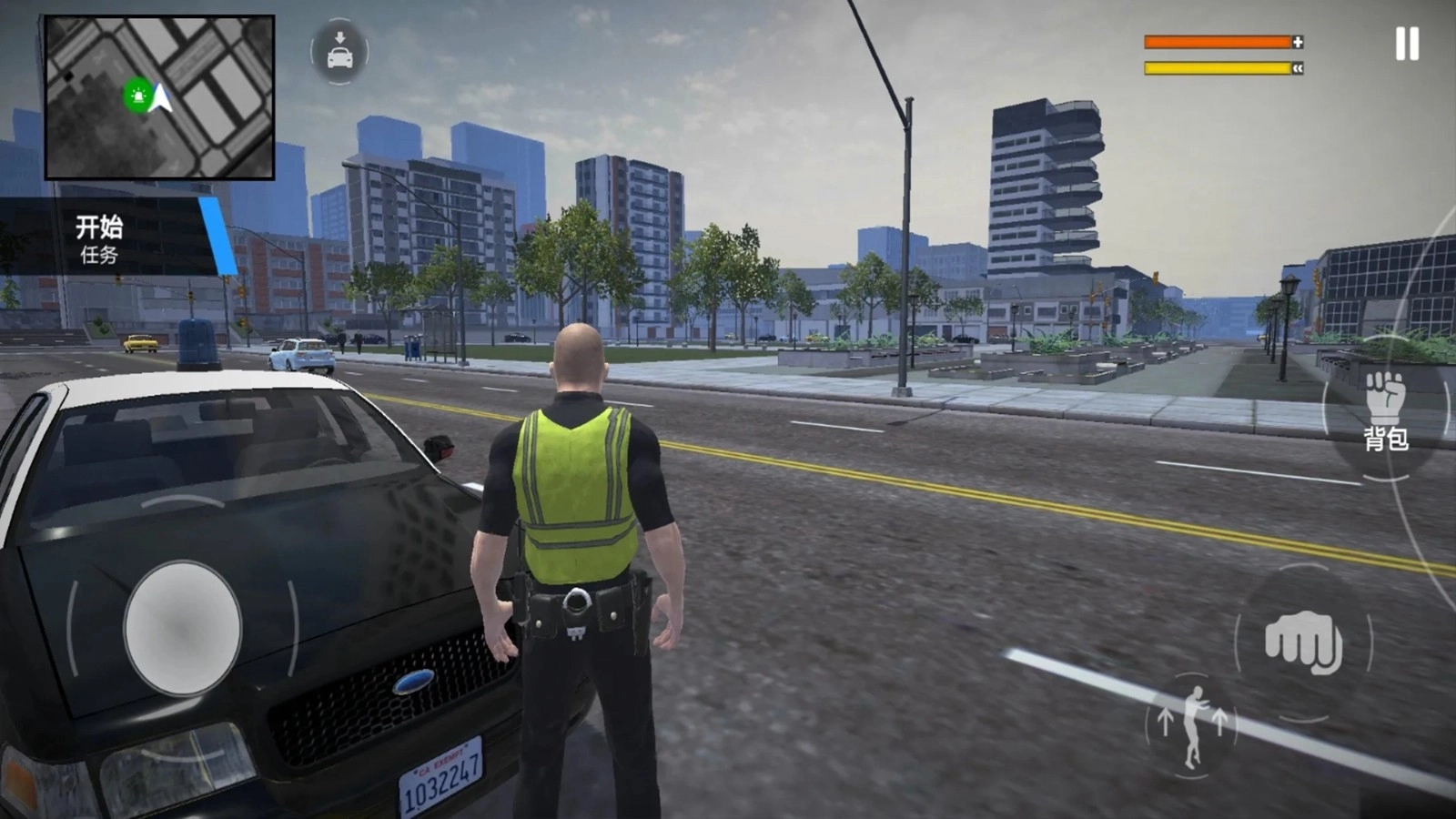Tap the car summon icon
The width and height of the screenshot is (1456, 819).
coord(339,53)
